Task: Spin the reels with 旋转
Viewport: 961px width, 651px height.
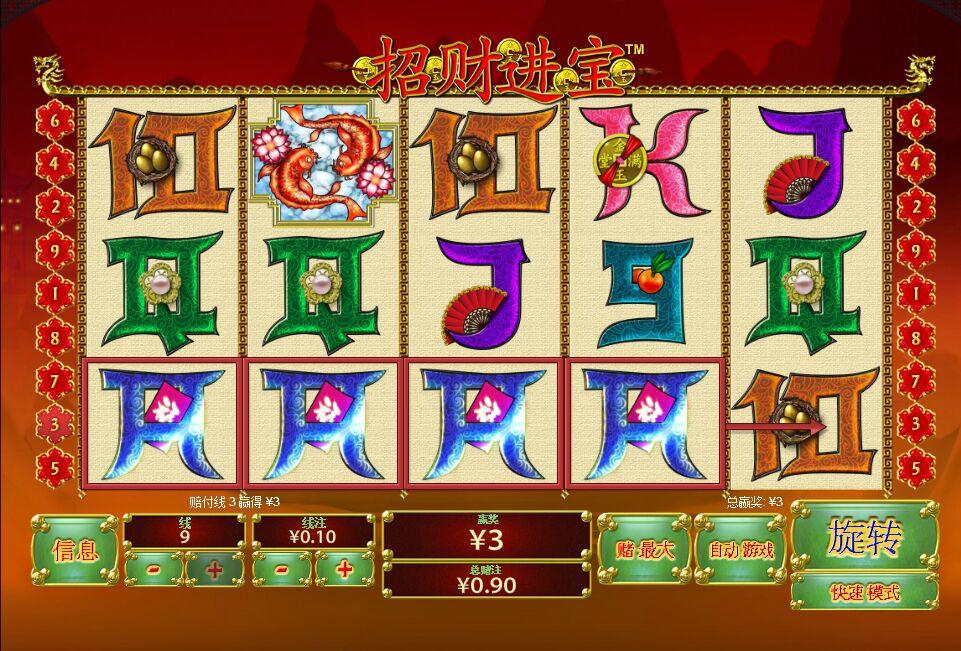Action: click(865, 537)
